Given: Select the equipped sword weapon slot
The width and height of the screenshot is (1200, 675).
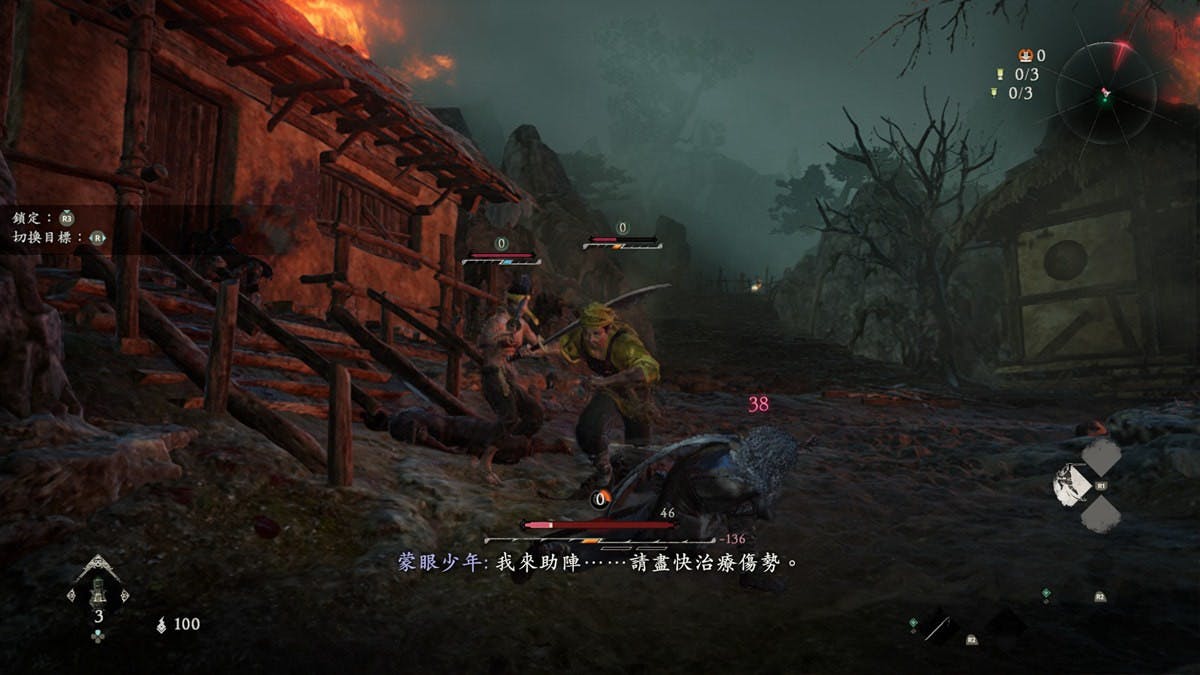Looking at the screenshot, I should (x=939, y=628).
